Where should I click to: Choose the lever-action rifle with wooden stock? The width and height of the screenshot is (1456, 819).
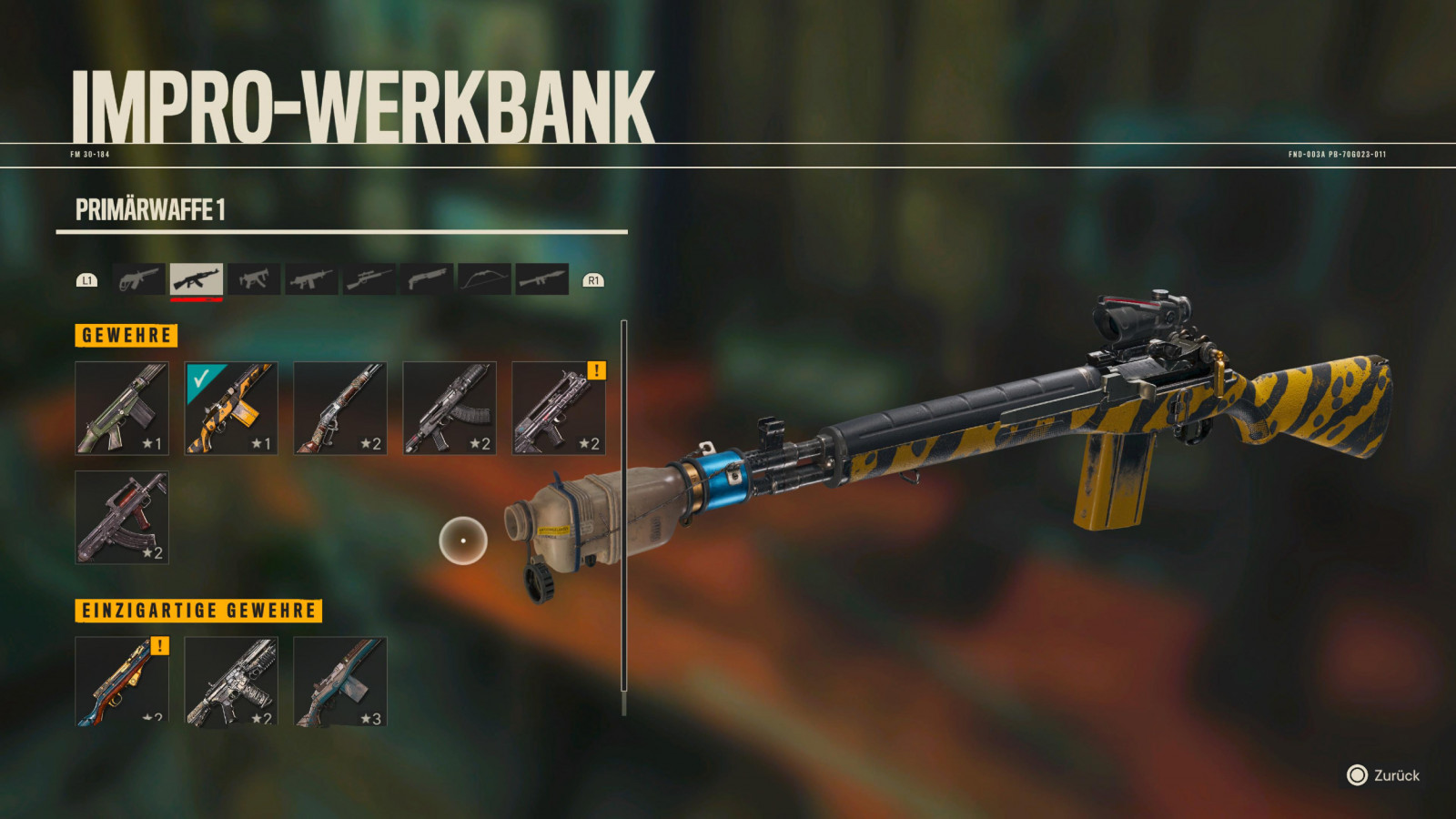[x=340, y=408]
